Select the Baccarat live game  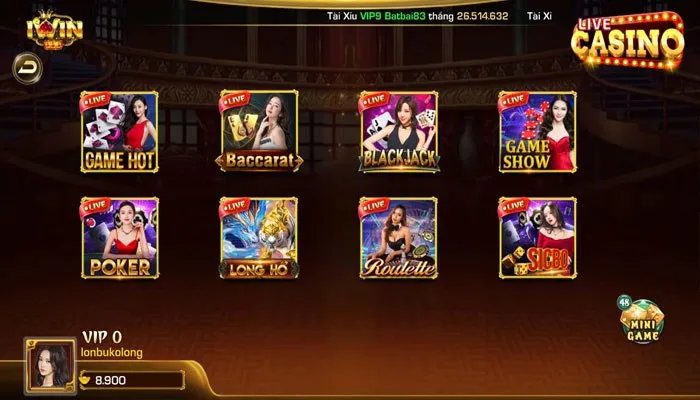pos(259,131)
